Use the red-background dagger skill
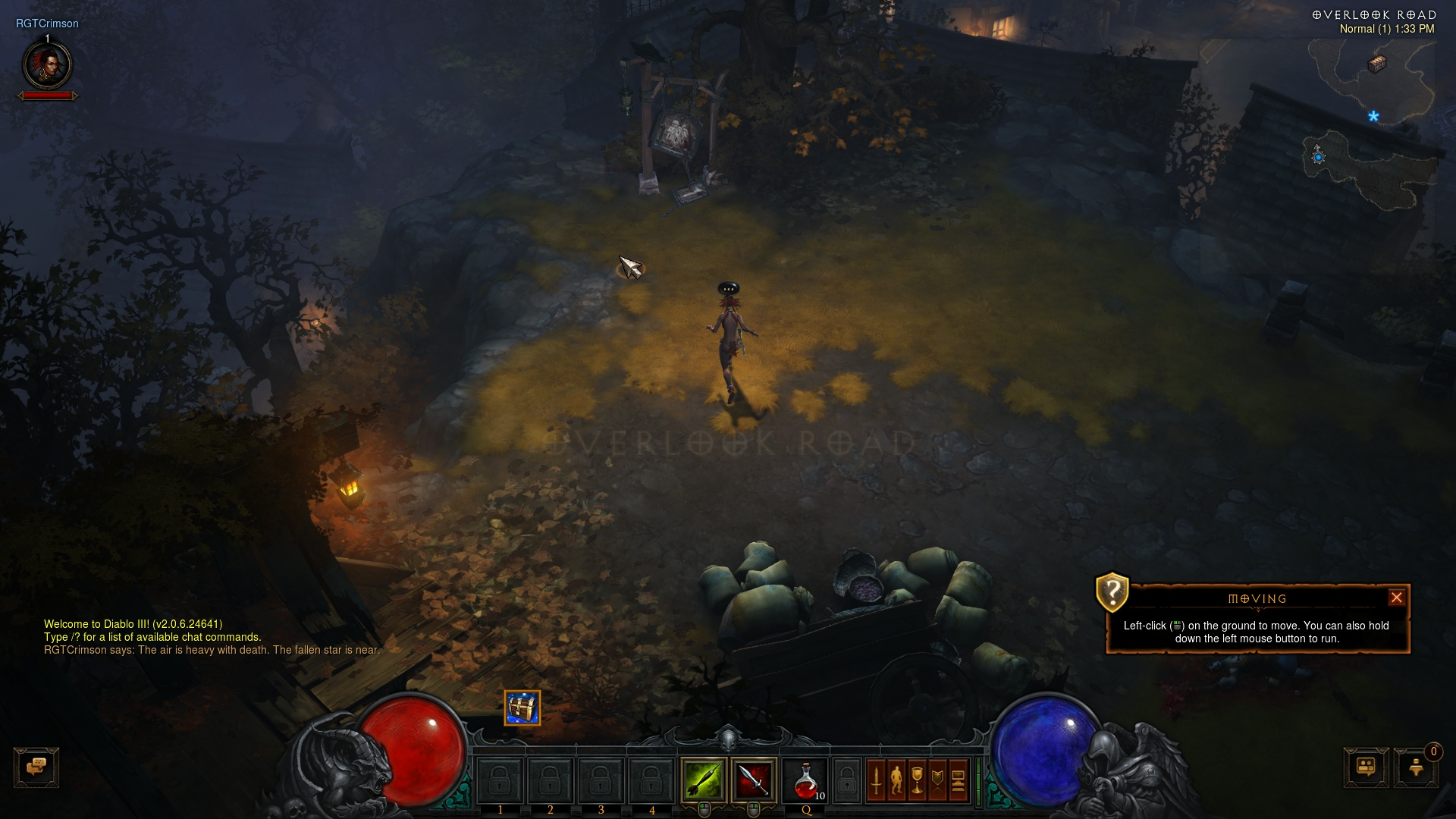Image resolution: width=1456 pixels, height=819 pixels. coord(754,780)
